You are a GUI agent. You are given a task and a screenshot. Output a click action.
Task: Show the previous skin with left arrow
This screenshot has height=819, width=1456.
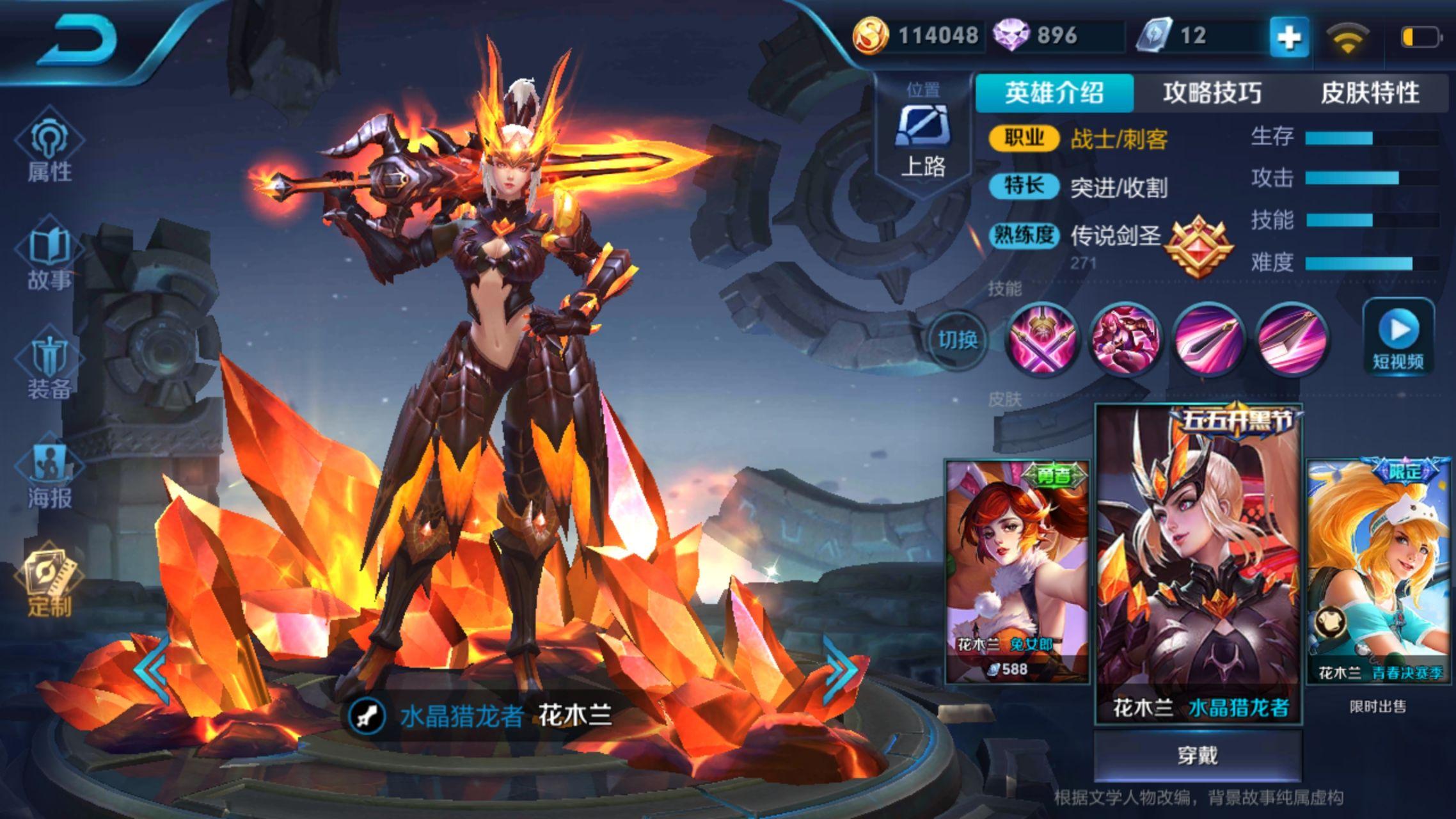coord(152,669)
